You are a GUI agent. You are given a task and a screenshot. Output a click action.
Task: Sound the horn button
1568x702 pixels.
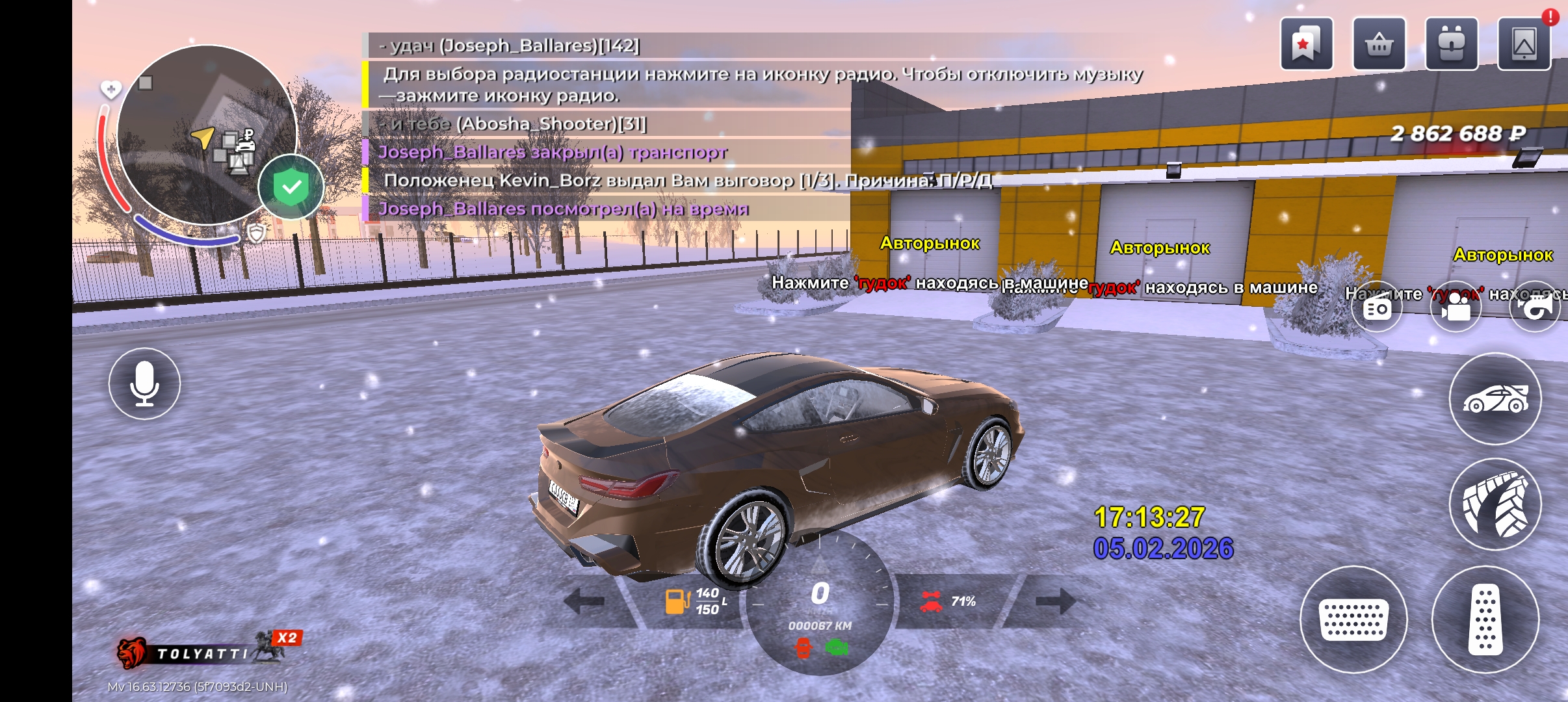pos(1535,307)
